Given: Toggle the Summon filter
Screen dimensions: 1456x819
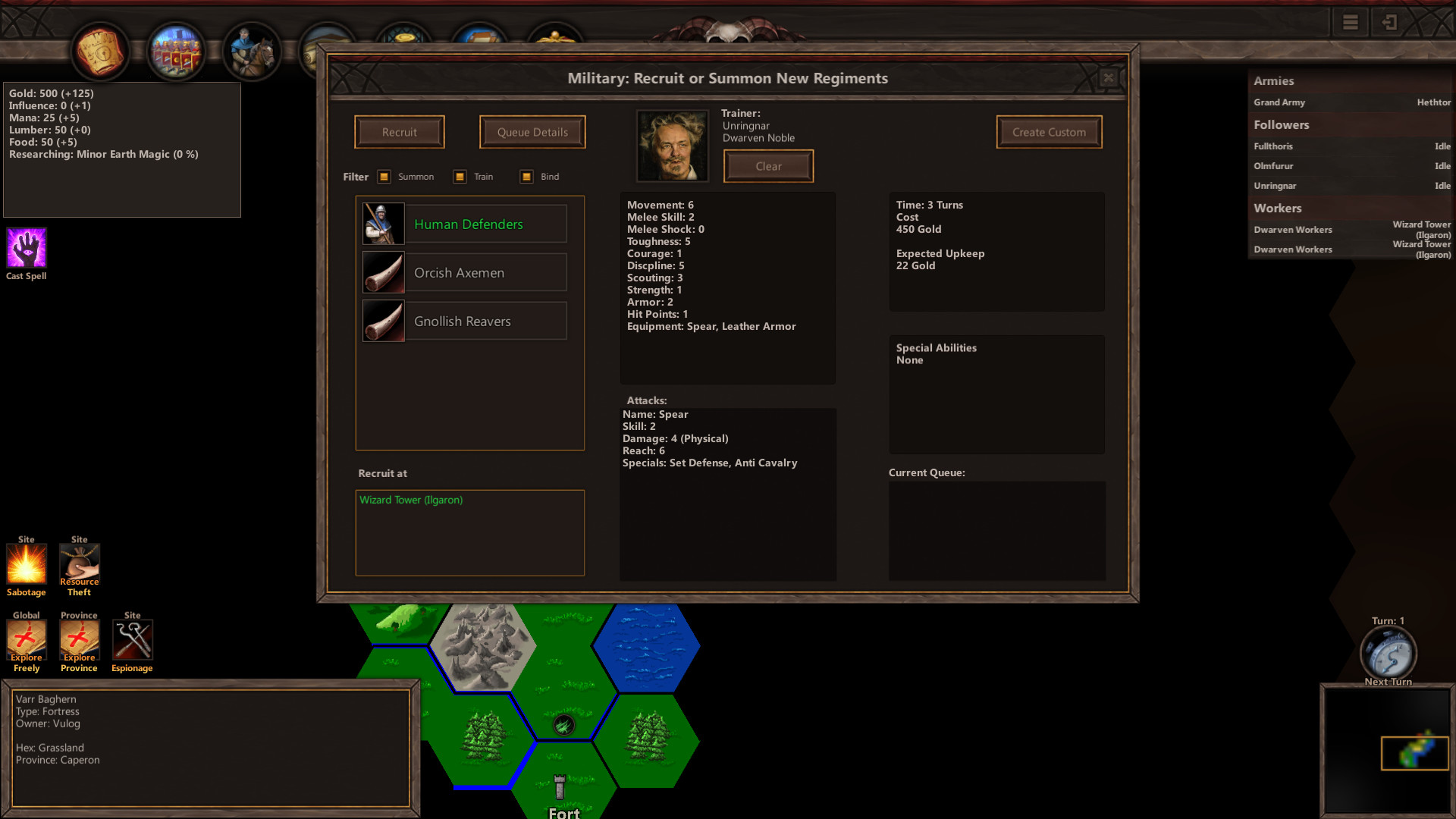Looking at the screenshot, I should 385,176.
